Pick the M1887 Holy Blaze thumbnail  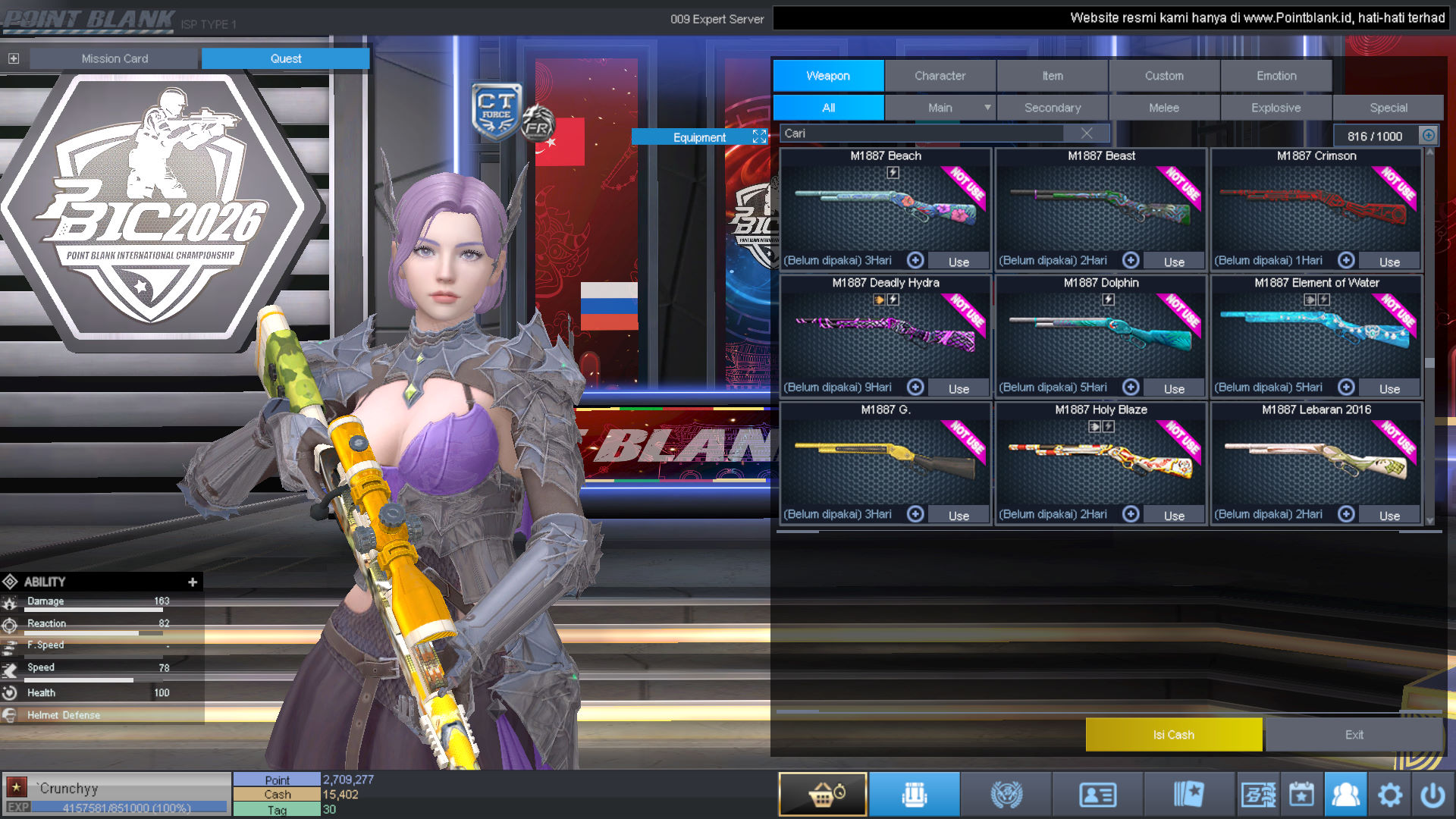(1100, 460)
